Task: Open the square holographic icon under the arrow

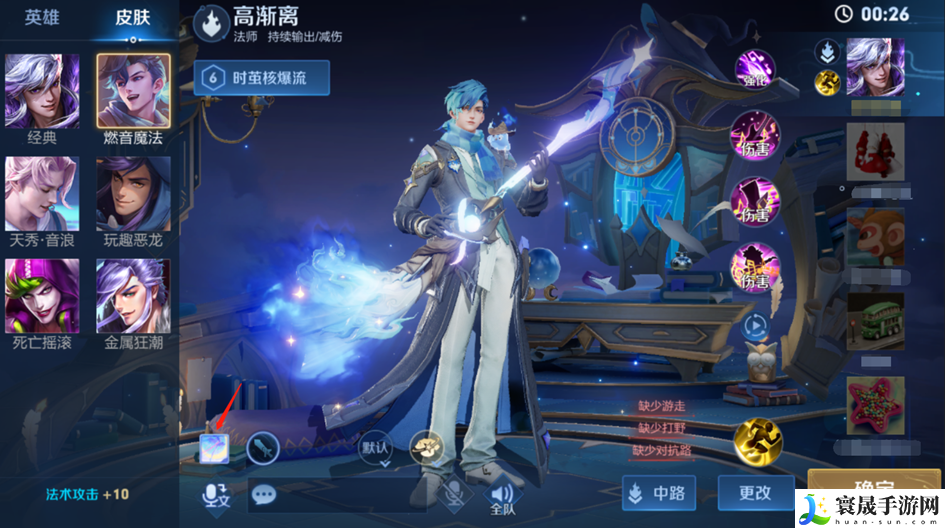Action: tap(213, 447)
